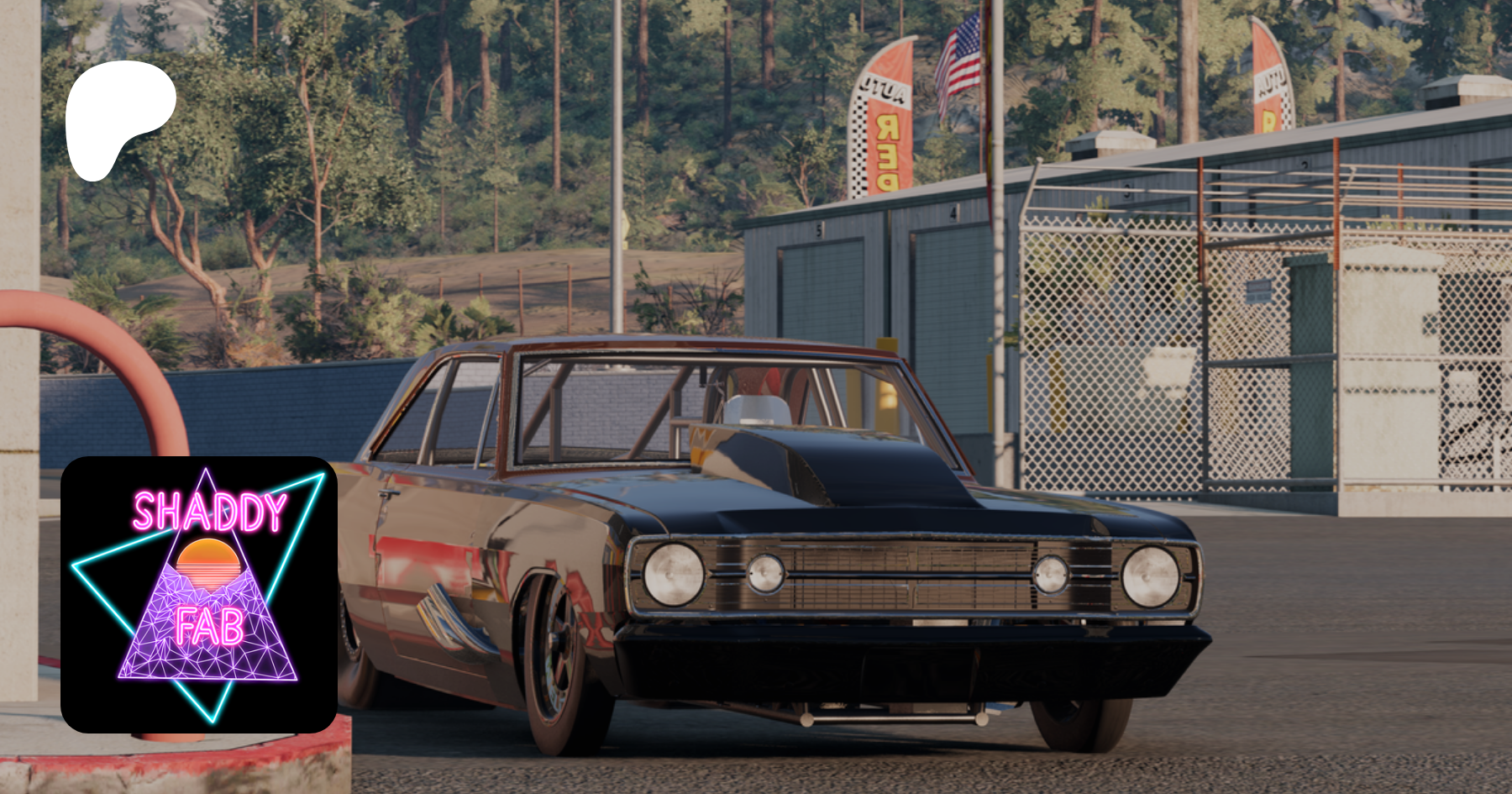Open the Shaddy Fab creator avatar
Image resolution: width=1512 pixels, height=794 pixels.
click(x=199, y=594)
